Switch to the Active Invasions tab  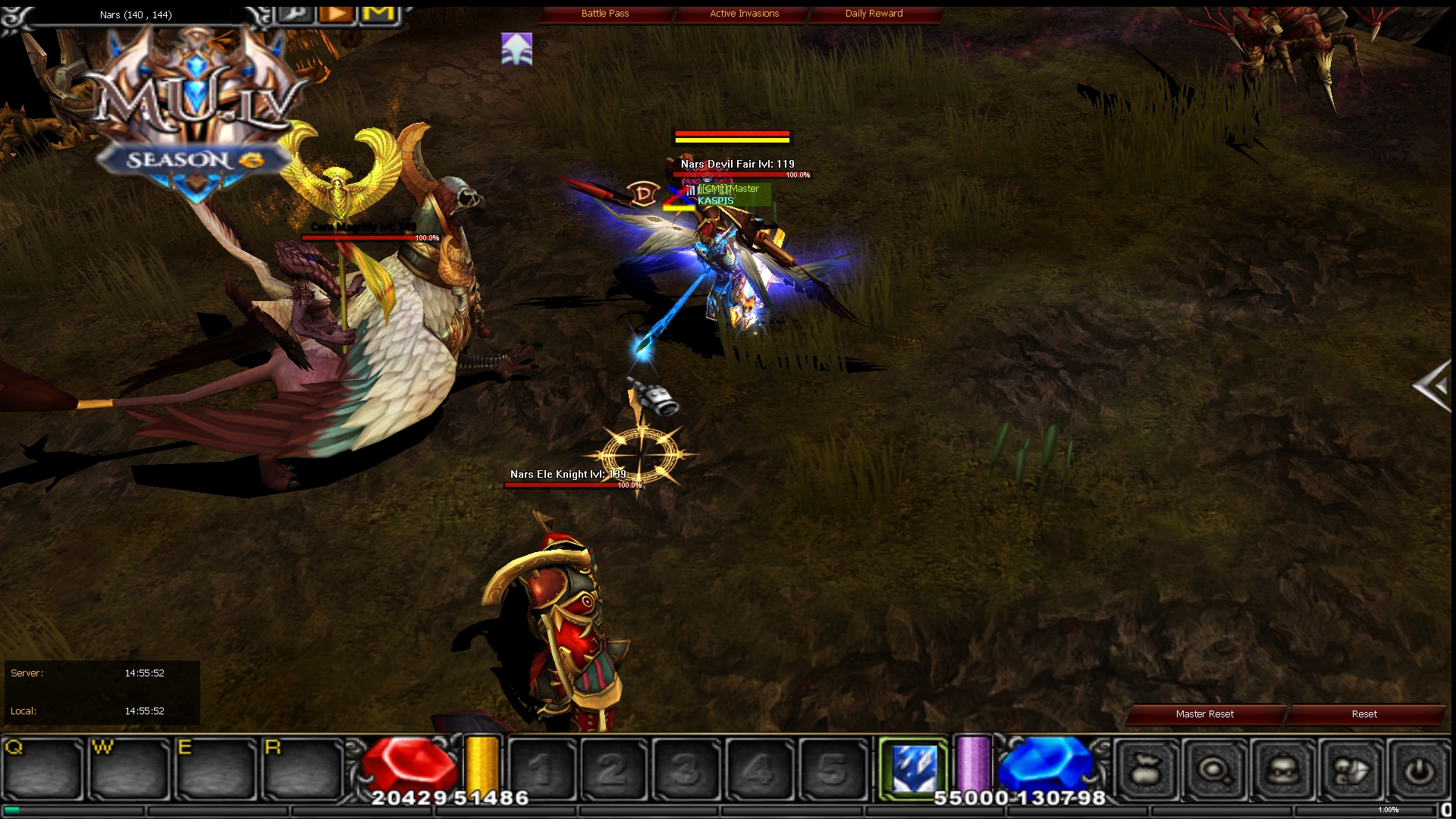[x=743, y=13]
